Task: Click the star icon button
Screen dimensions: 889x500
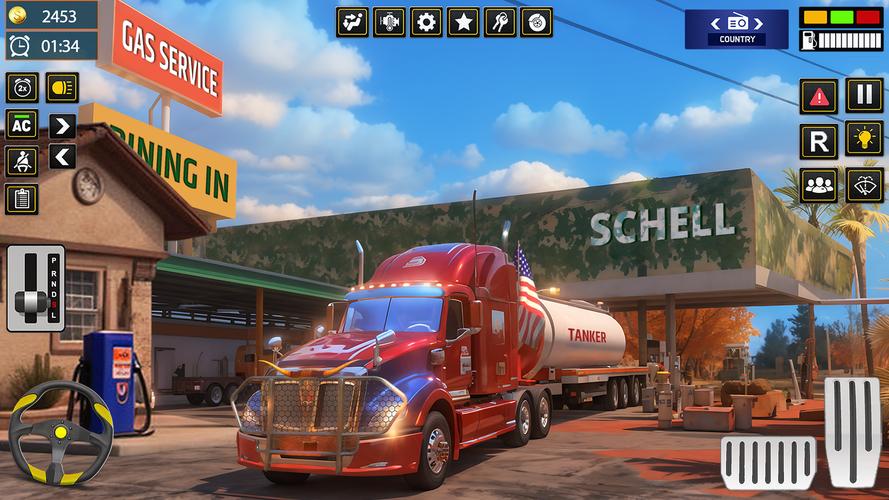Action: [x=463, y=22]
